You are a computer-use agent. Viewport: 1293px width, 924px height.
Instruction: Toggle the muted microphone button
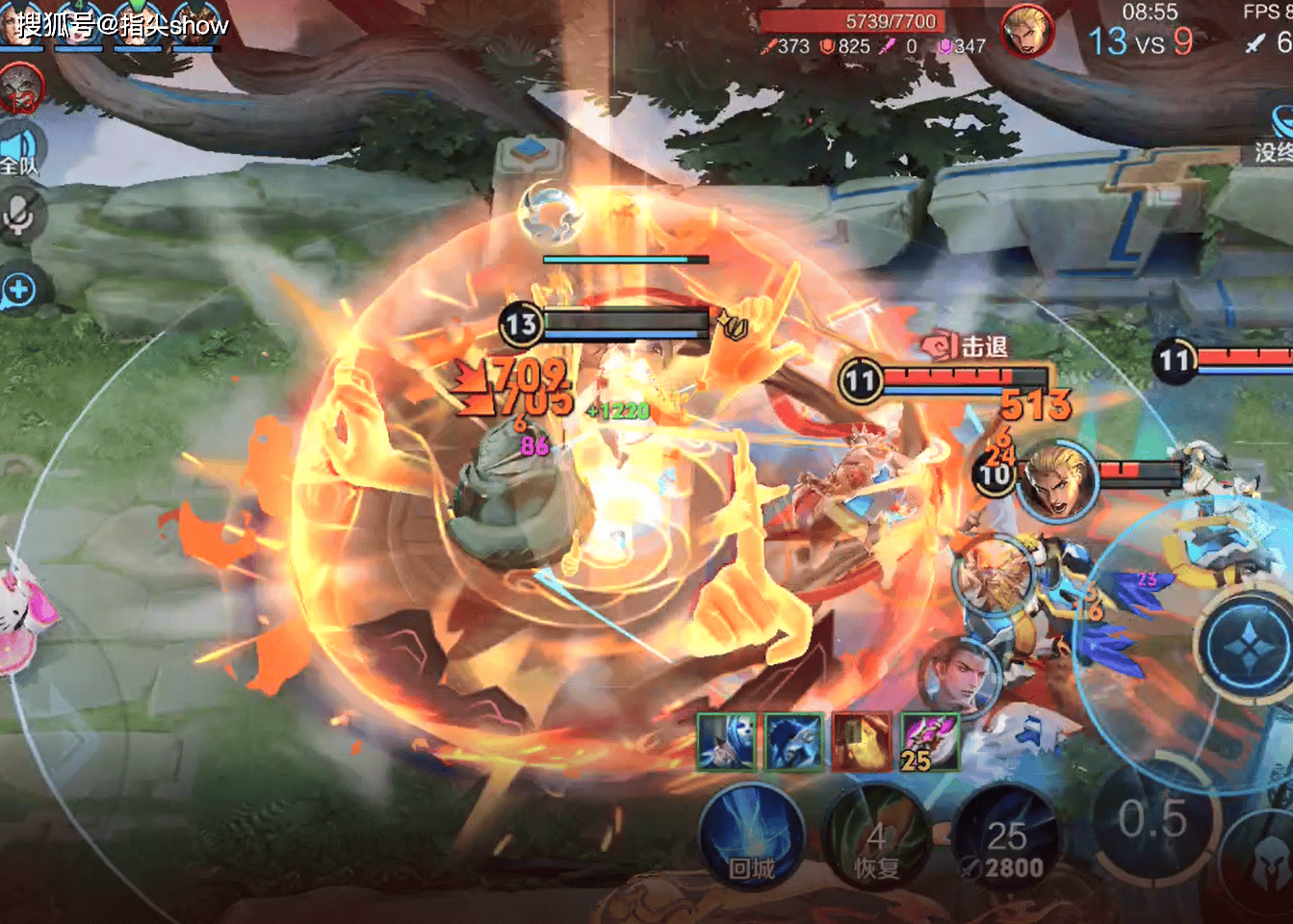[19, 216]
